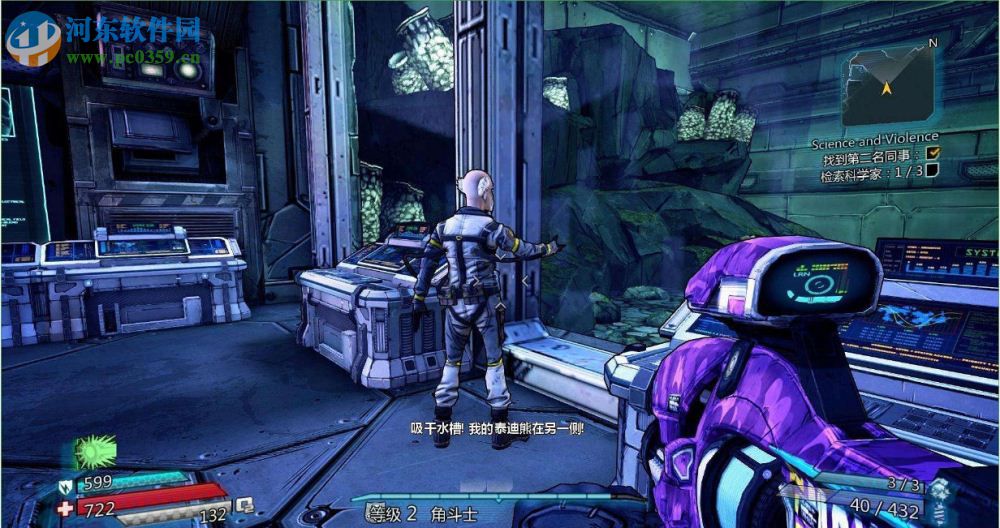1000x528 pixels.
Task: Click the yellow player arrow on minimap
Action: tap(886, 88)
